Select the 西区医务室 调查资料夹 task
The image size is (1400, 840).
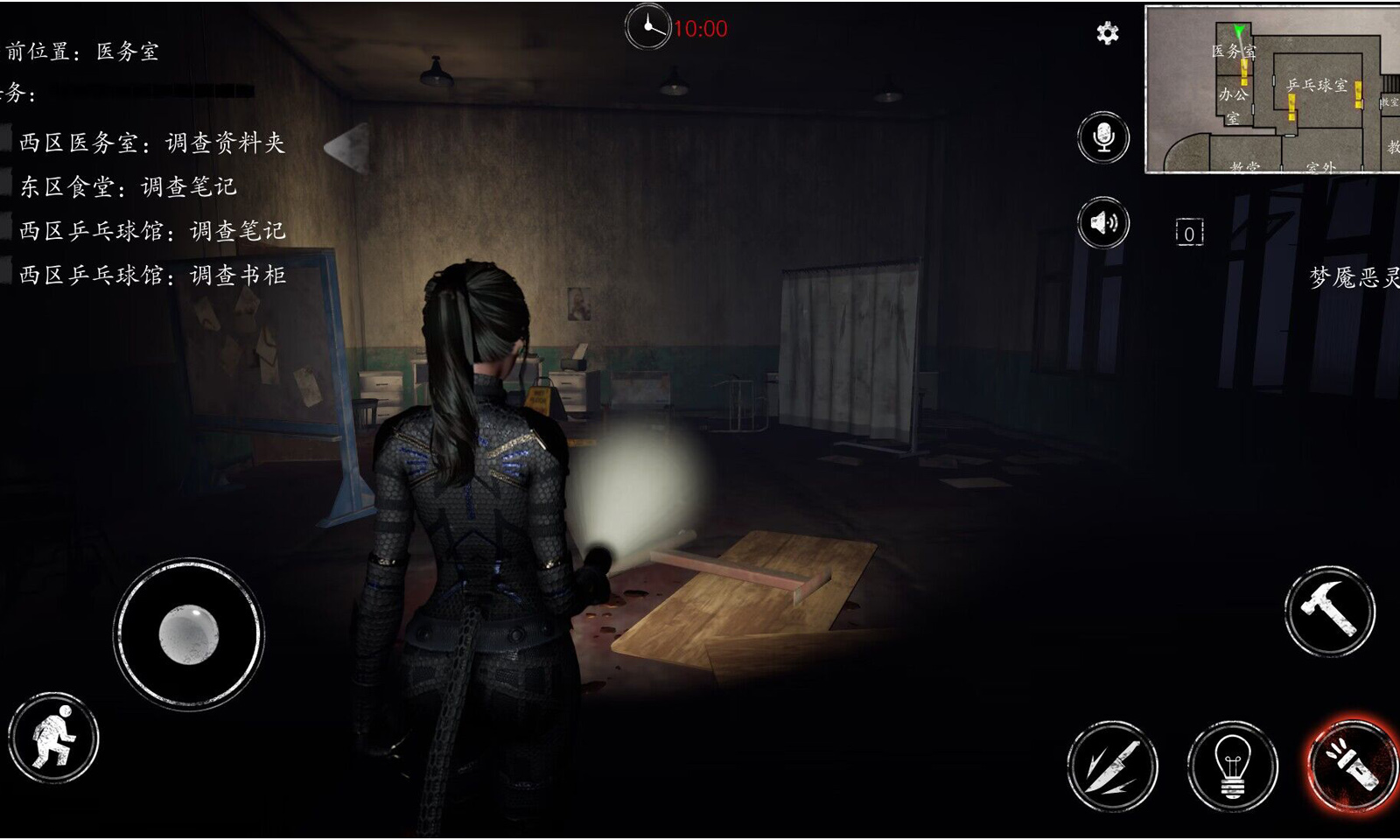click(x=152, y=143)
